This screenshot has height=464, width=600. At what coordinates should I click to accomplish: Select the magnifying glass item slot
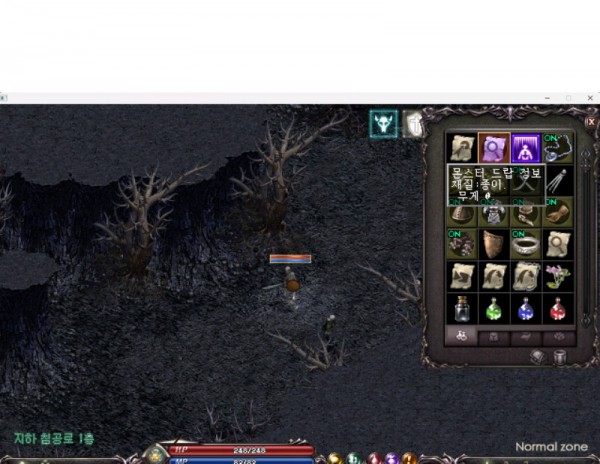click(x=493, y=148)
